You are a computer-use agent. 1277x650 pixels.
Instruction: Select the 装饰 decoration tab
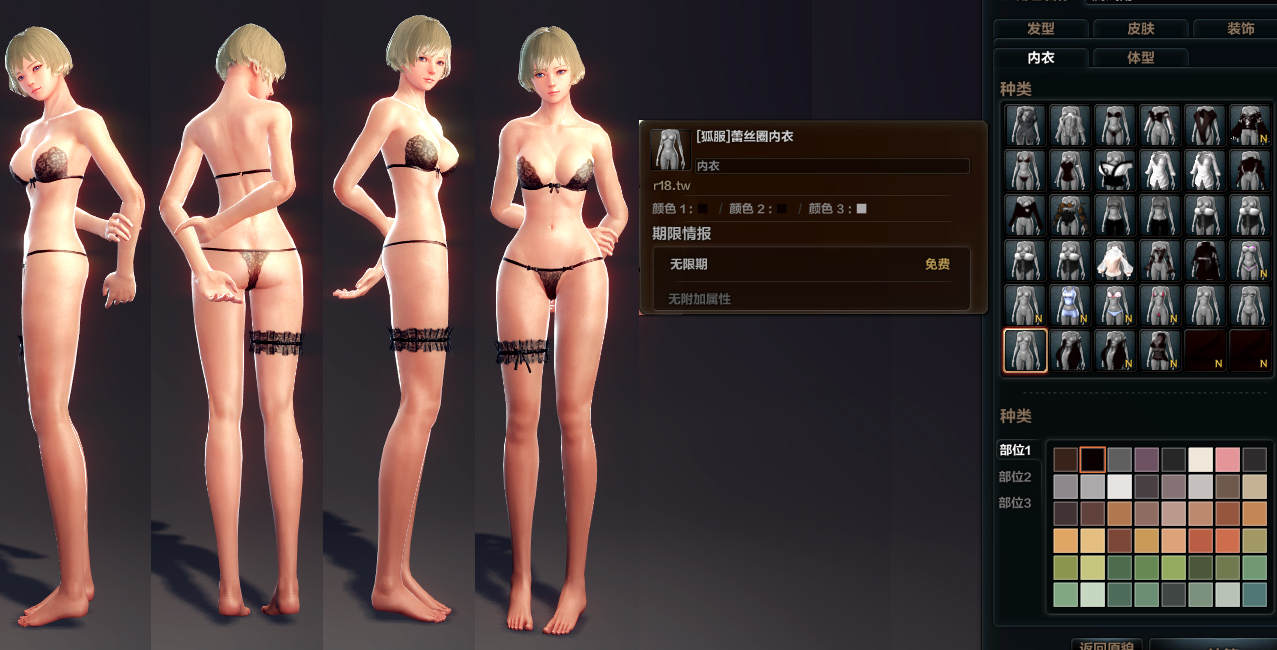tap(1240, 29)
